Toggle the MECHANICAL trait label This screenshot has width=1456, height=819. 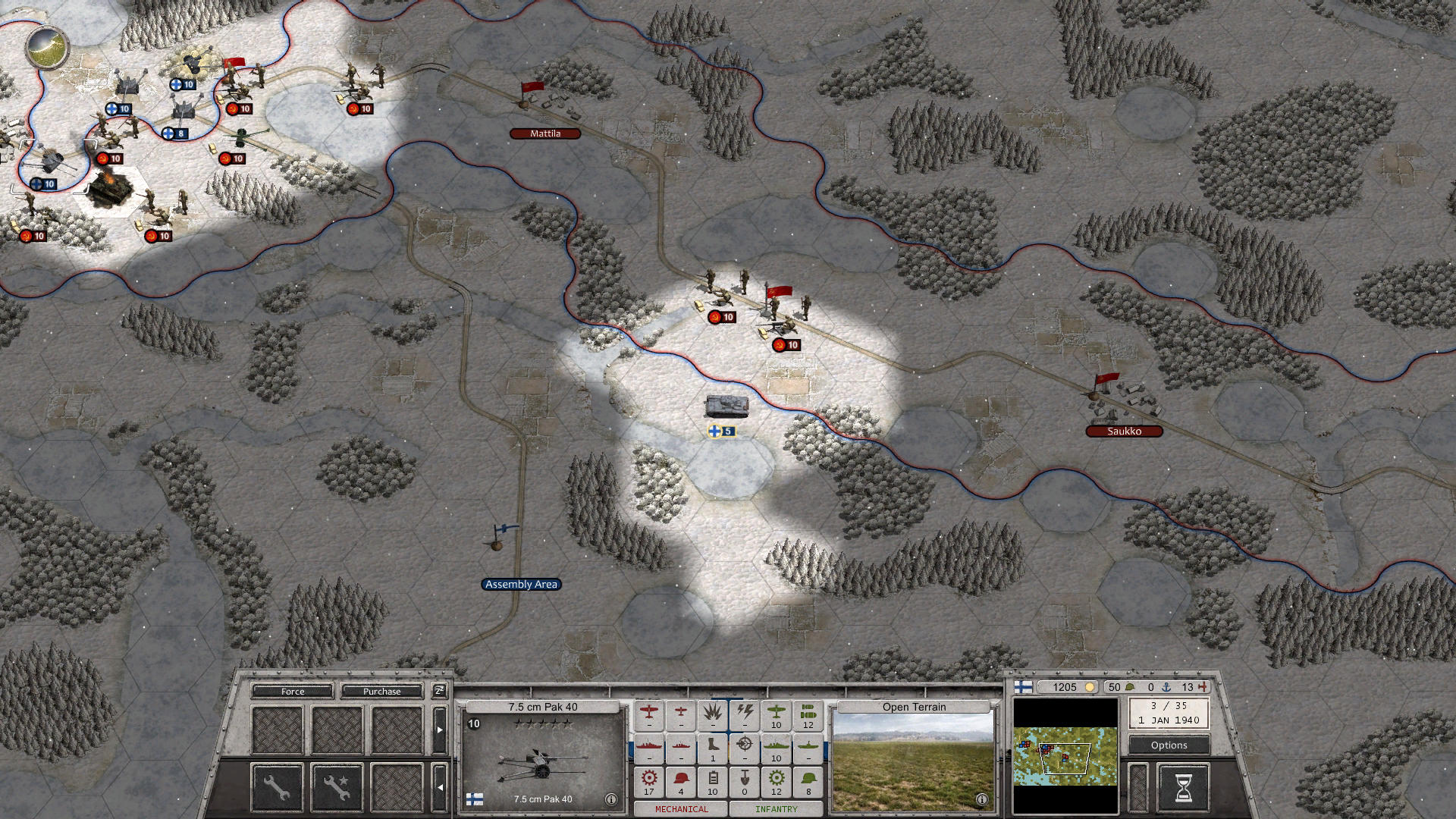click(681, 809)
